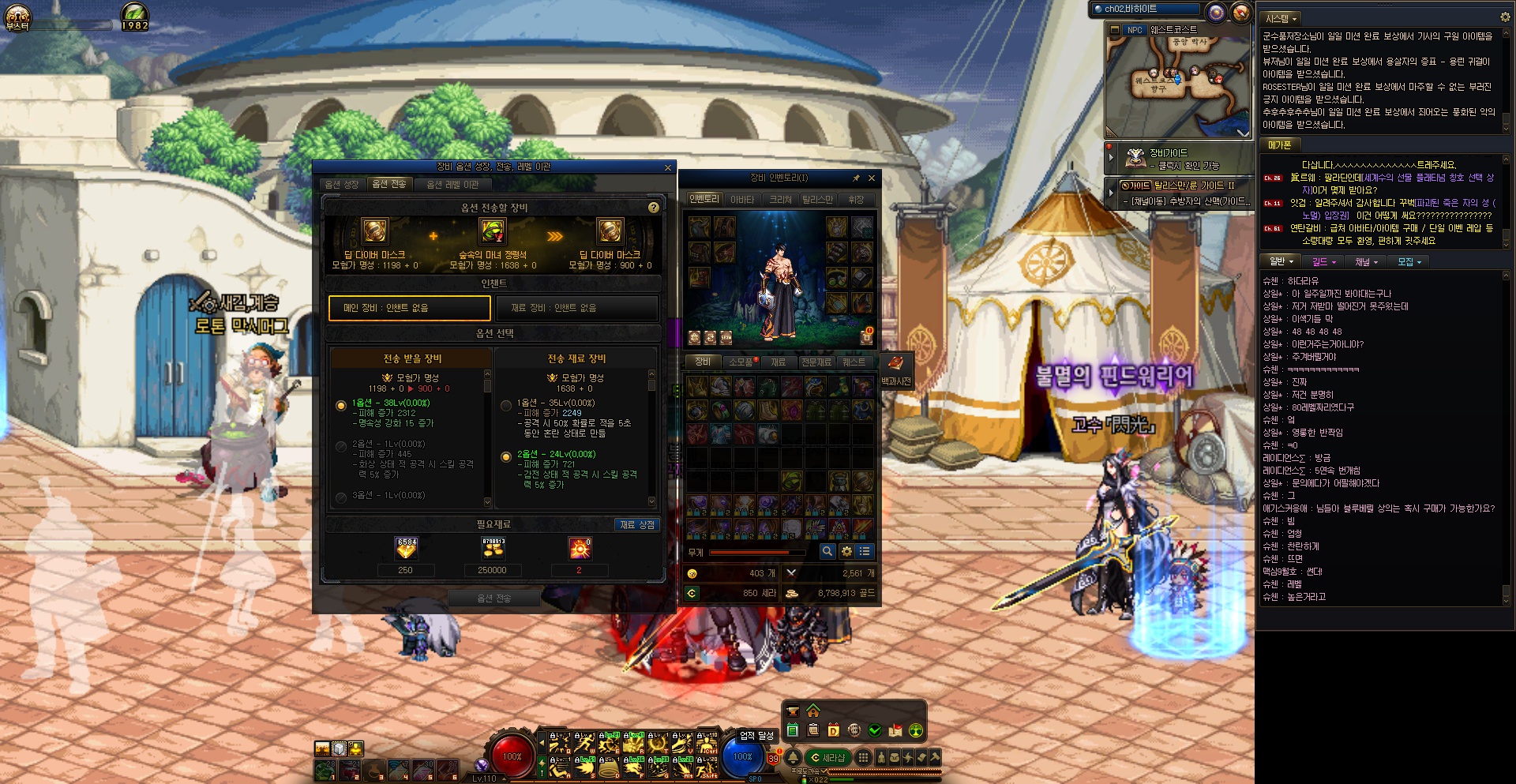Viewport: 1516px width, 784px height.
Task: Click the yellow question mark help icon
Action: [x=653, y=208]
